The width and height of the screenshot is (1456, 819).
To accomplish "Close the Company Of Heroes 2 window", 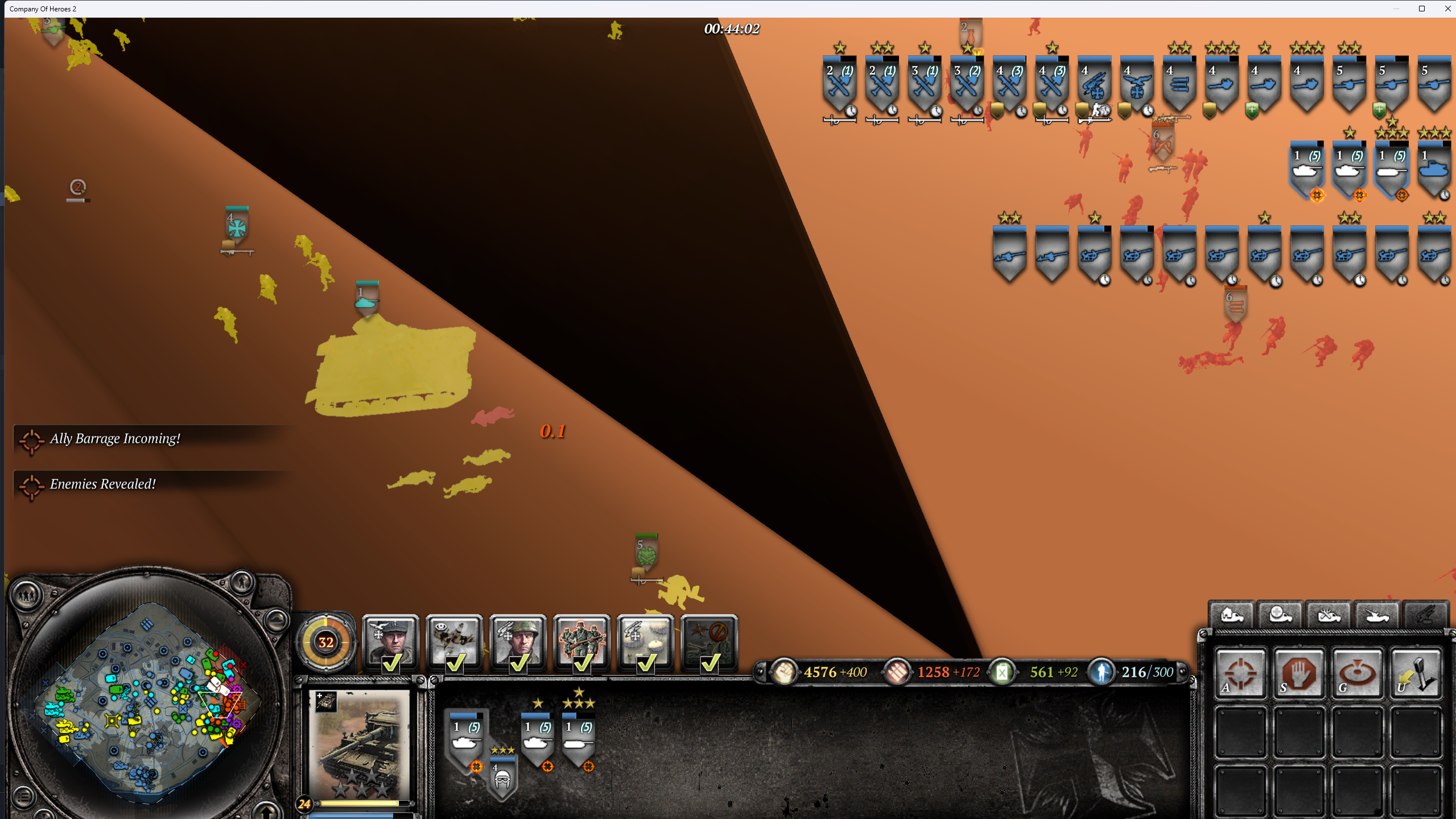I will [x=1447, y=9].
